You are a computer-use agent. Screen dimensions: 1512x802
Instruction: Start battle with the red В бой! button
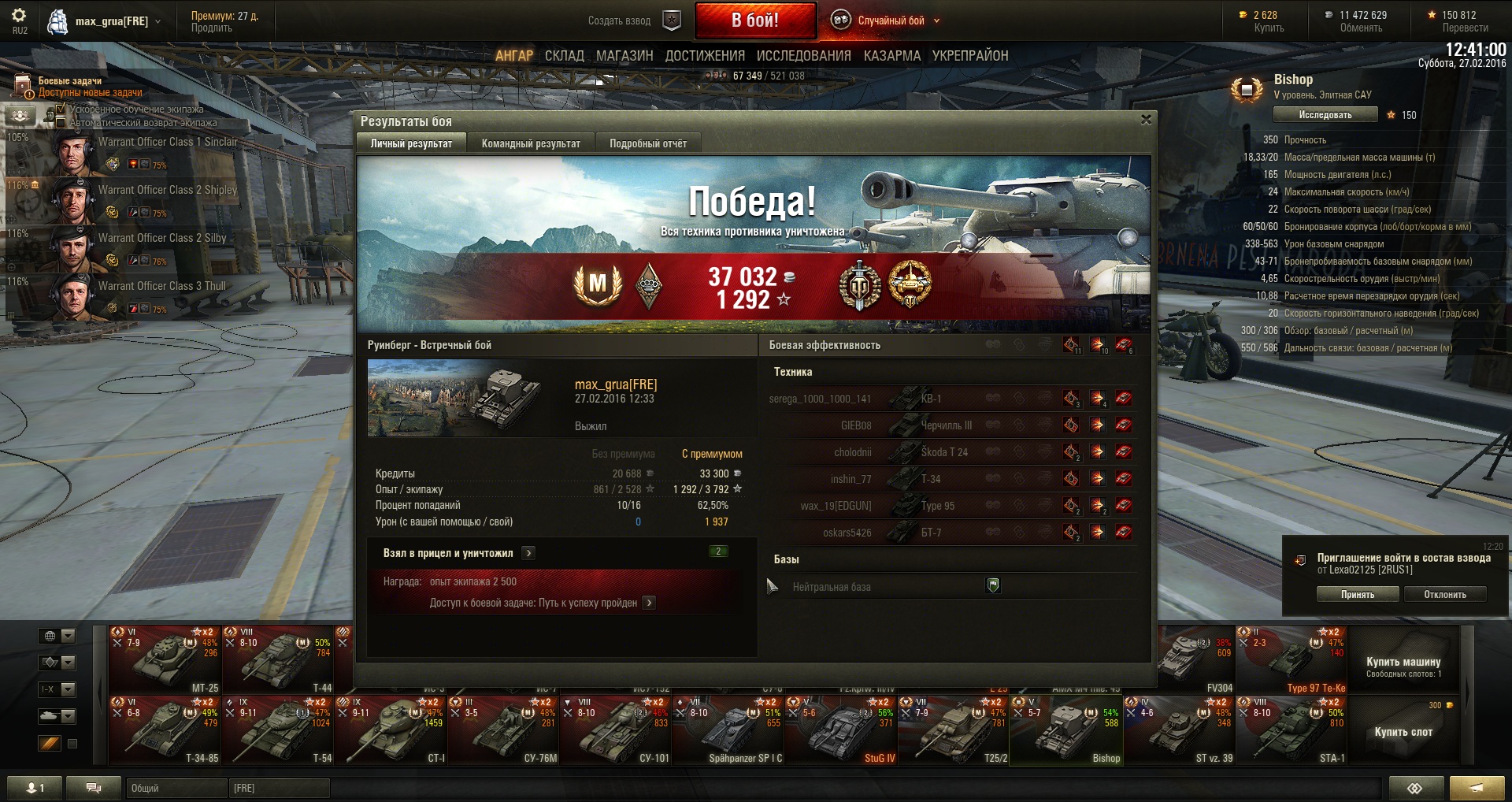(754, 20)
